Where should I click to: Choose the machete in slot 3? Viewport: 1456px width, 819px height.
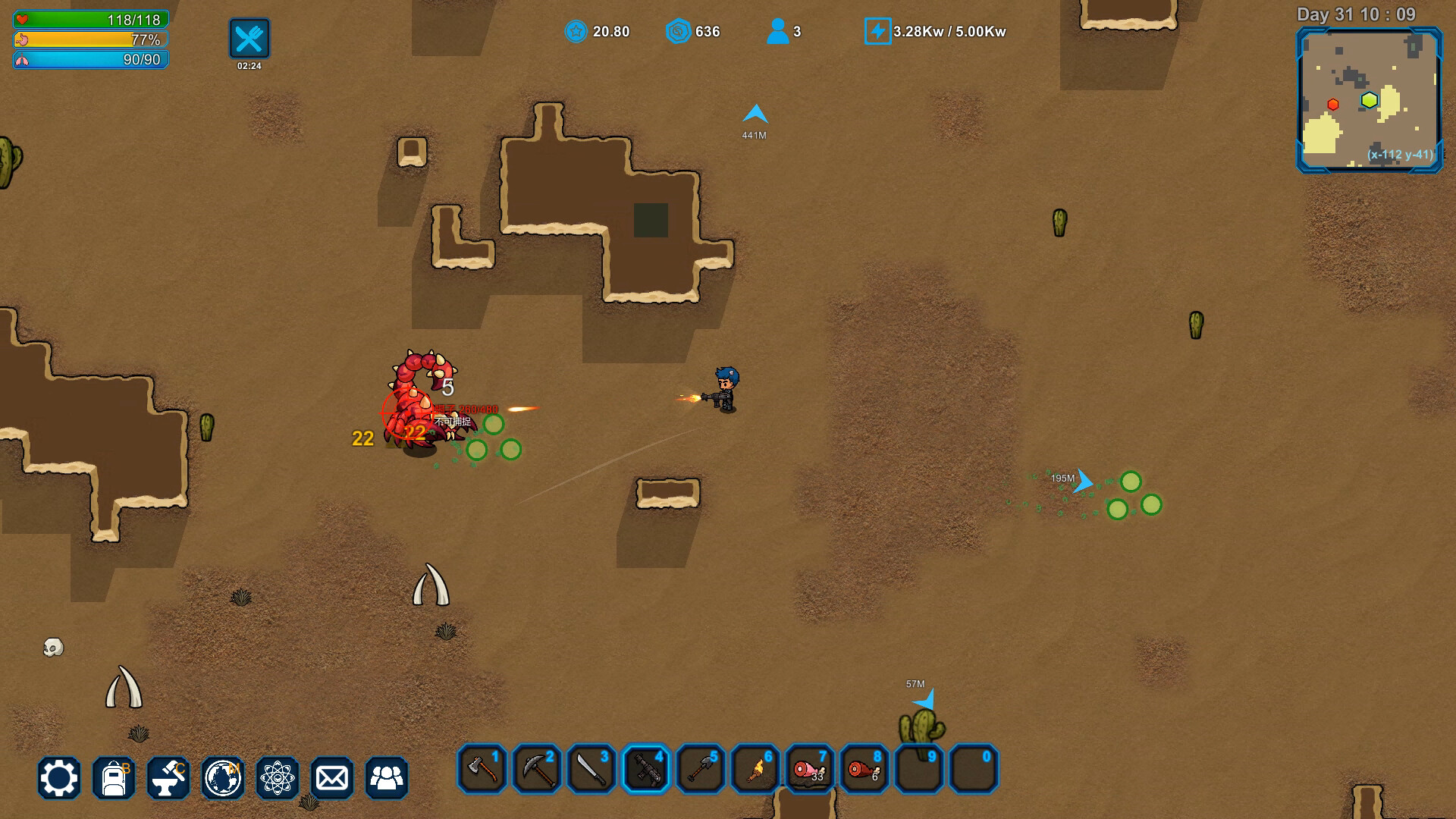tap(591, 769)
